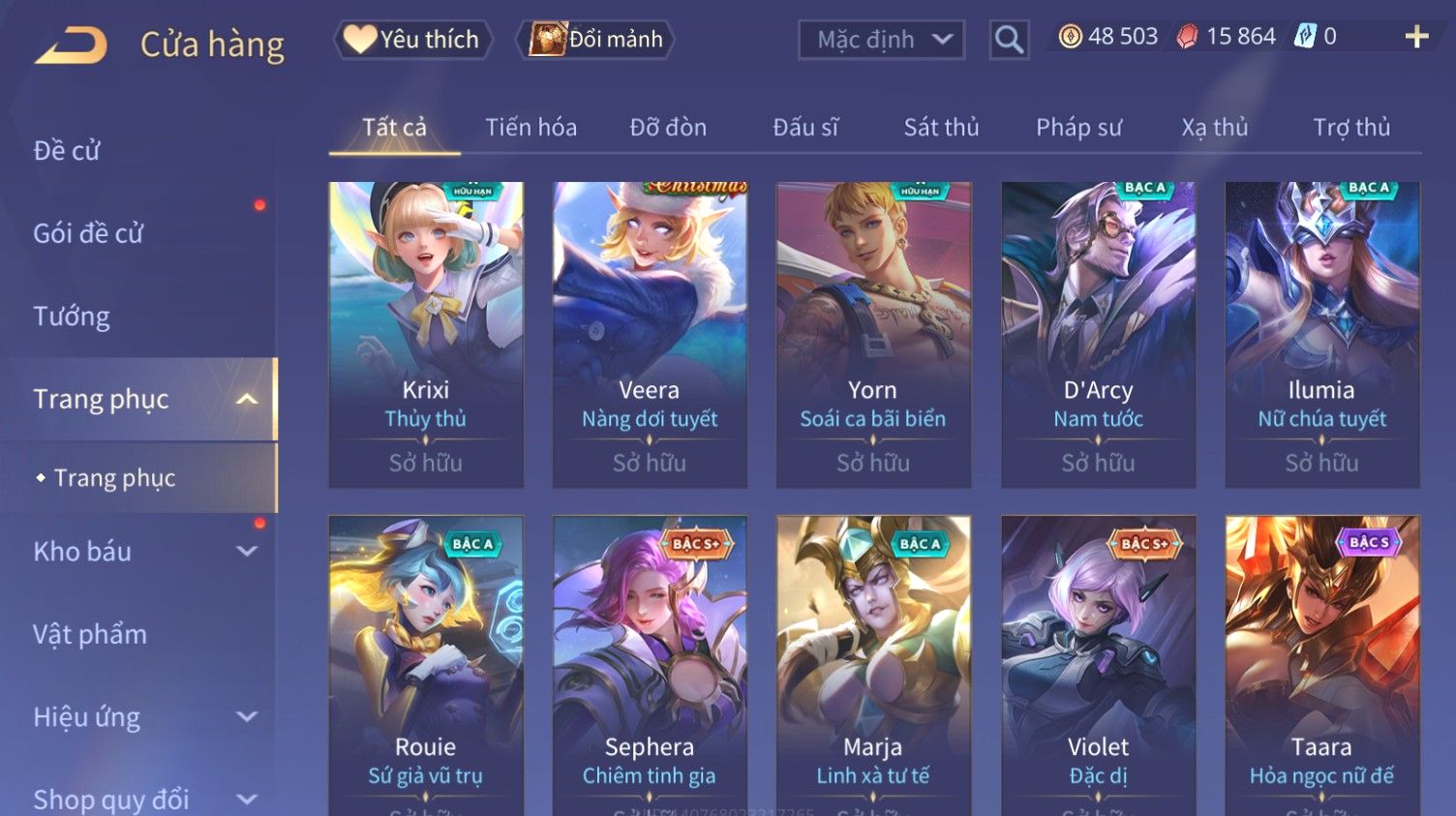1456x816 pixels.
Task: Select the Tướng menu entry
Action: pos(72,317)
